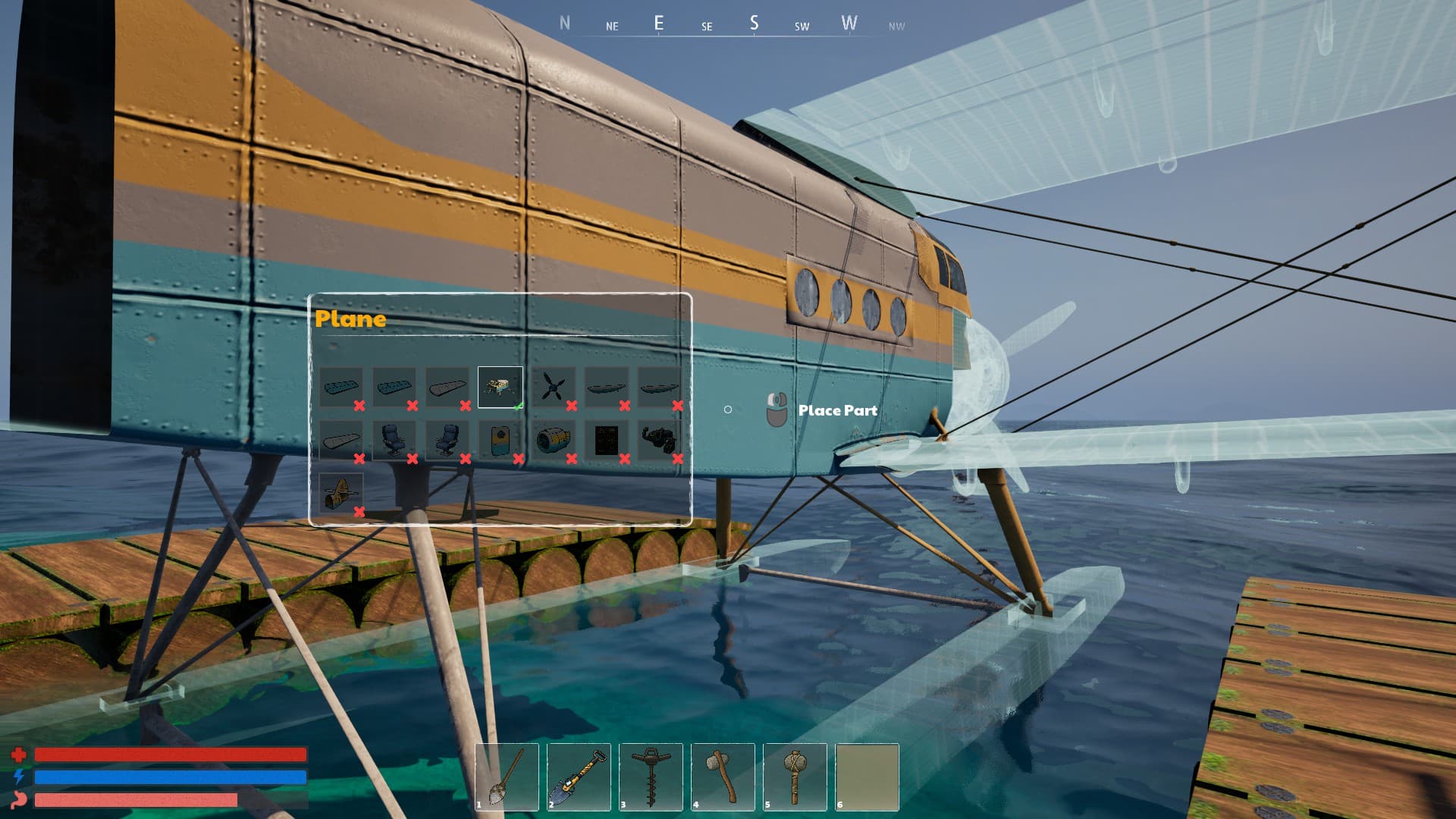The image size is (1456, 819).
Task: Select the plane door part
Action: click(500, 441)
